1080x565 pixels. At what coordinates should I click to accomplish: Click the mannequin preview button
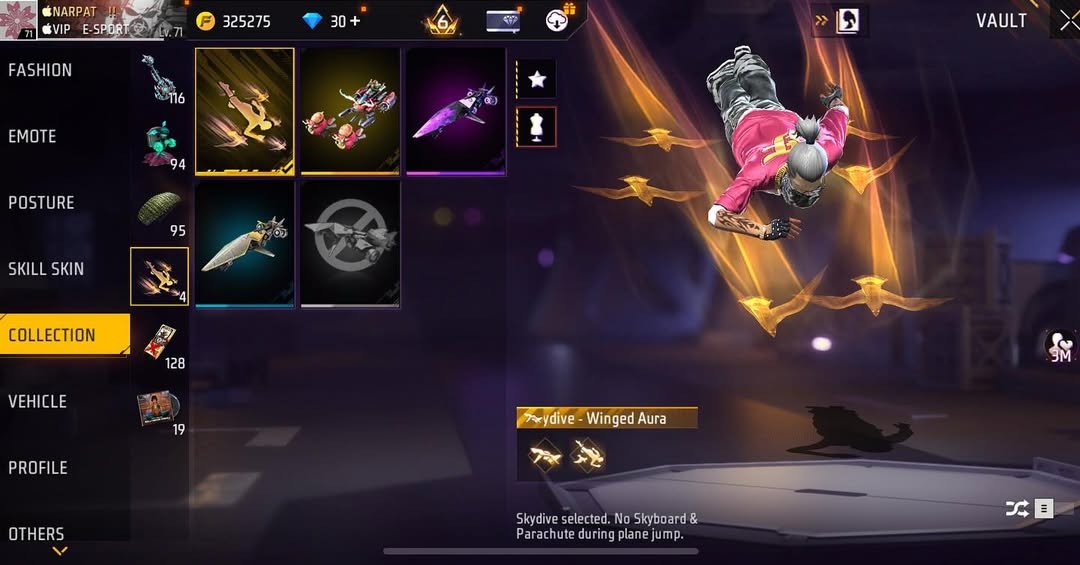[x=537, y=127]
